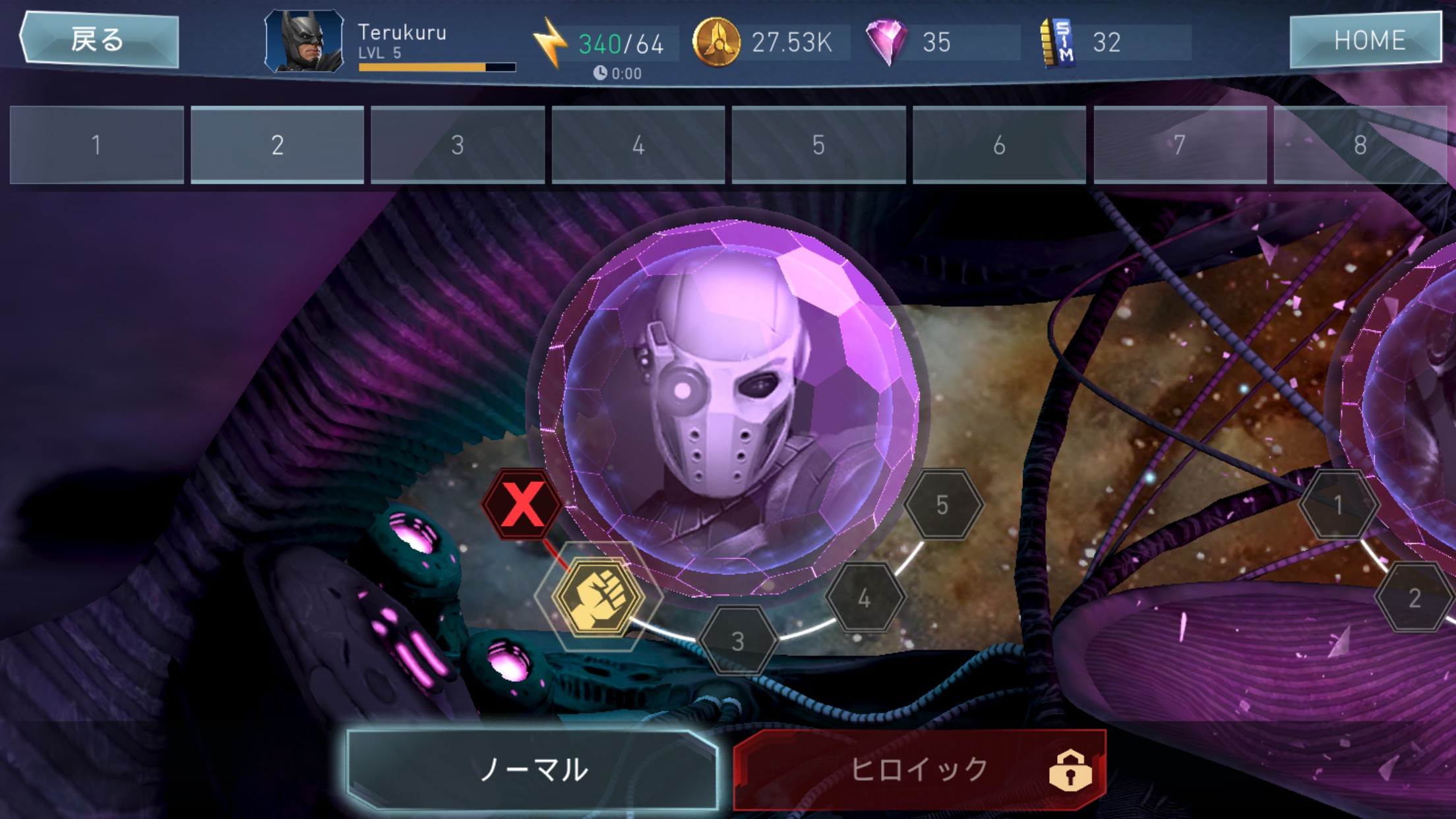1456x819 pixels.
Task: Choose chapter tab 8
Action: point(1360,145)
